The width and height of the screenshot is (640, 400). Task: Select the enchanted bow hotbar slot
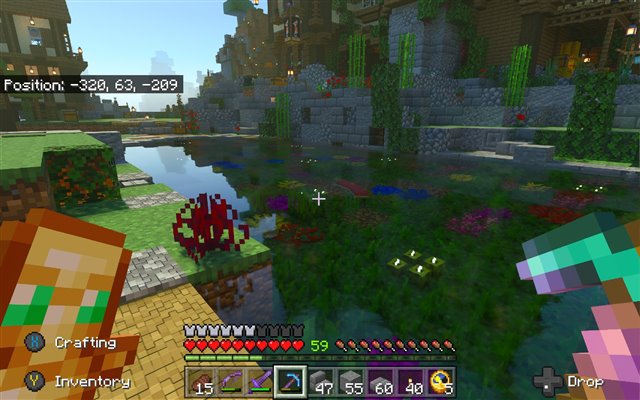(x=231, y=382)
